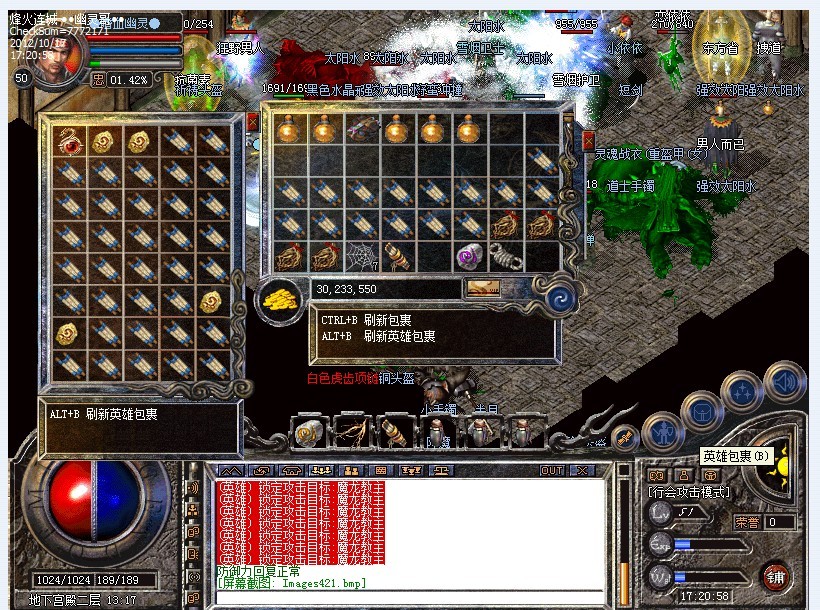Select the silver chain bracelet item
The image size is (820, 610).
[x=506, y=256]
